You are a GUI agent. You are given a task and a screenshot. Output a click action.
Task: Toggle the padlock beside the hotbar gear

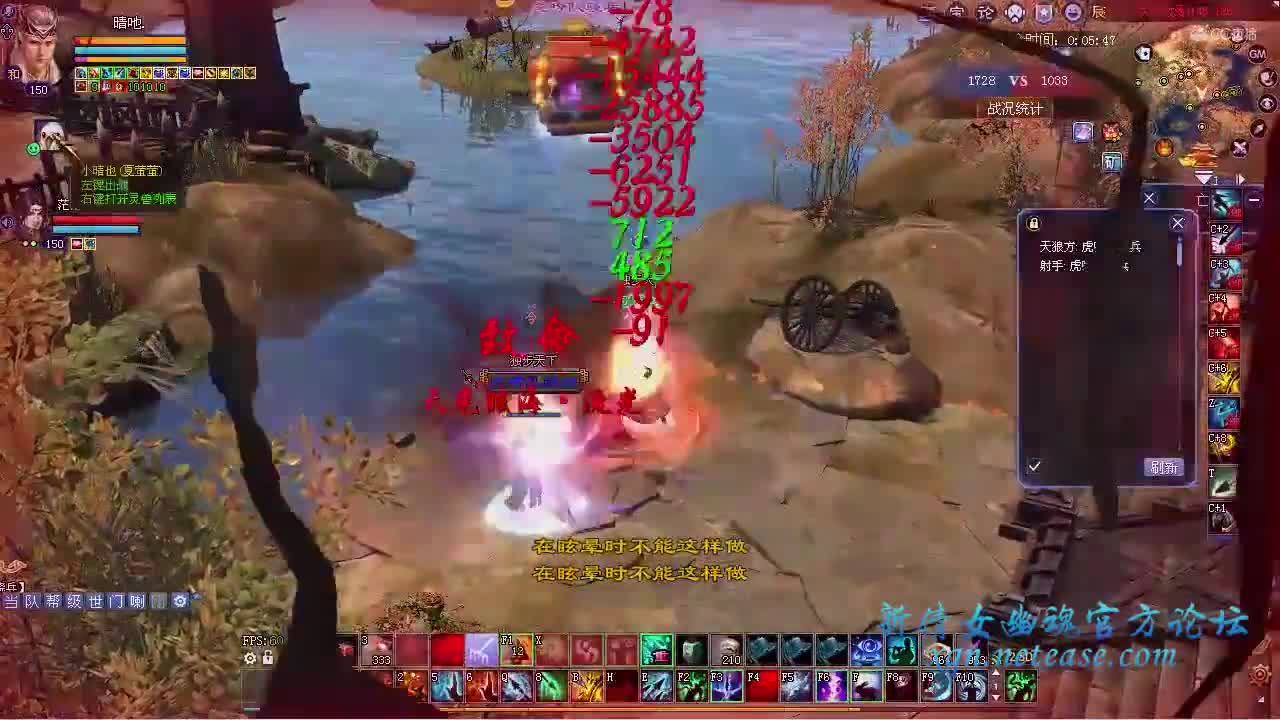pos(267,657)
